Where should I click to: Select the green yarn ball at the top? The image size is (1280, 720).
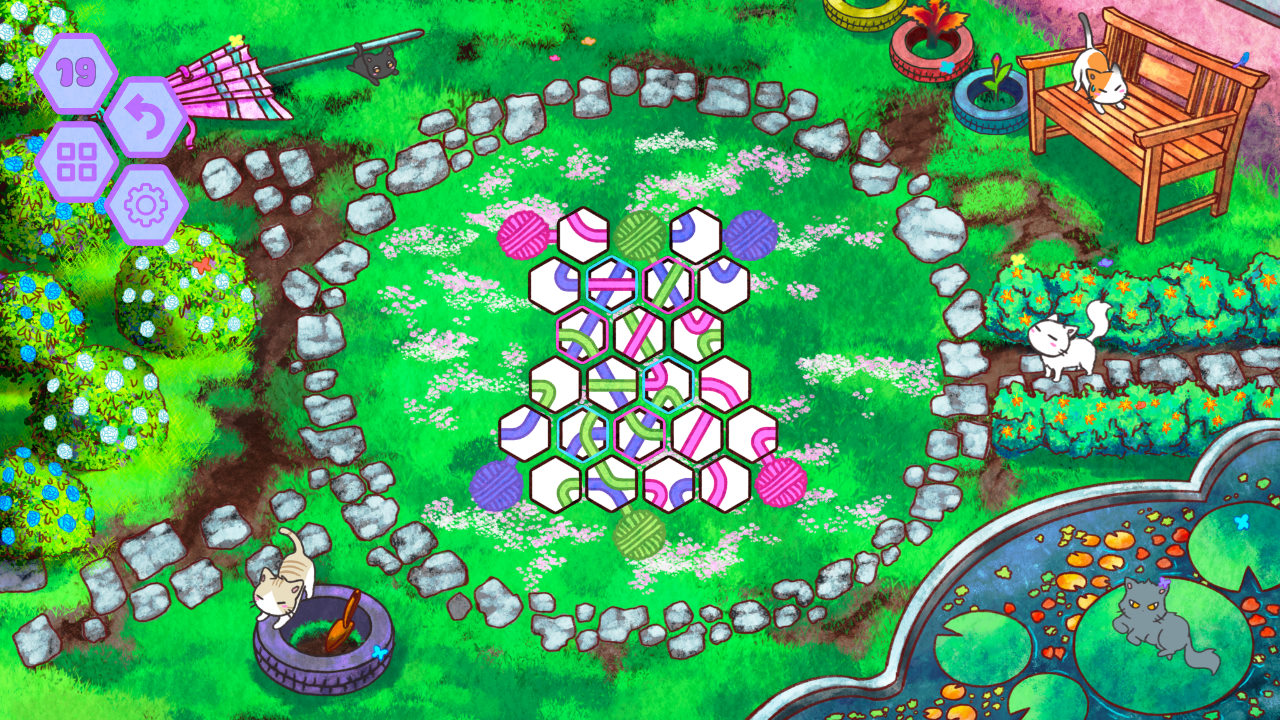(640, 235)
